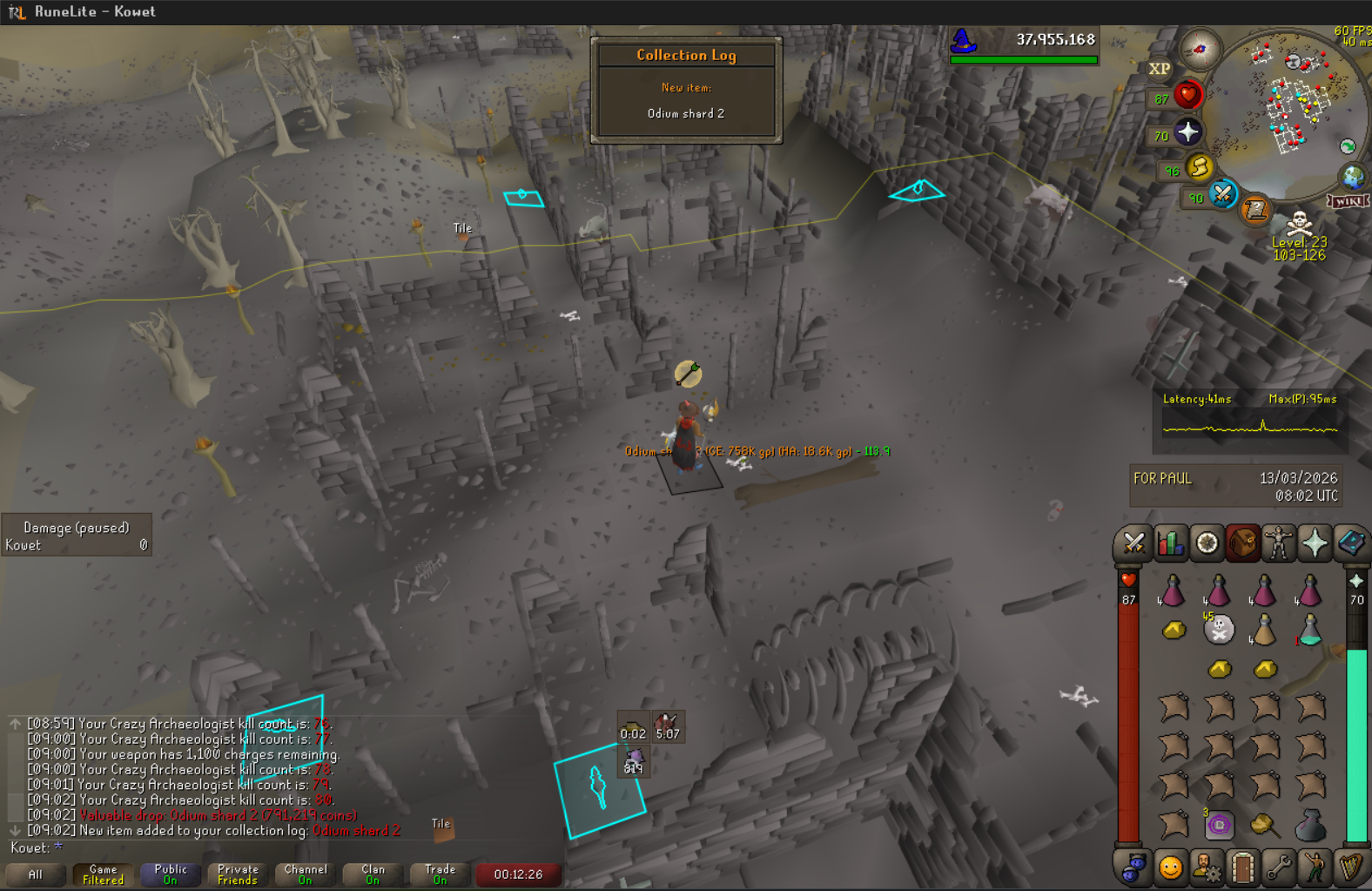Click the compass to face north
The image size is (1372, 891).
(1200, 49)
